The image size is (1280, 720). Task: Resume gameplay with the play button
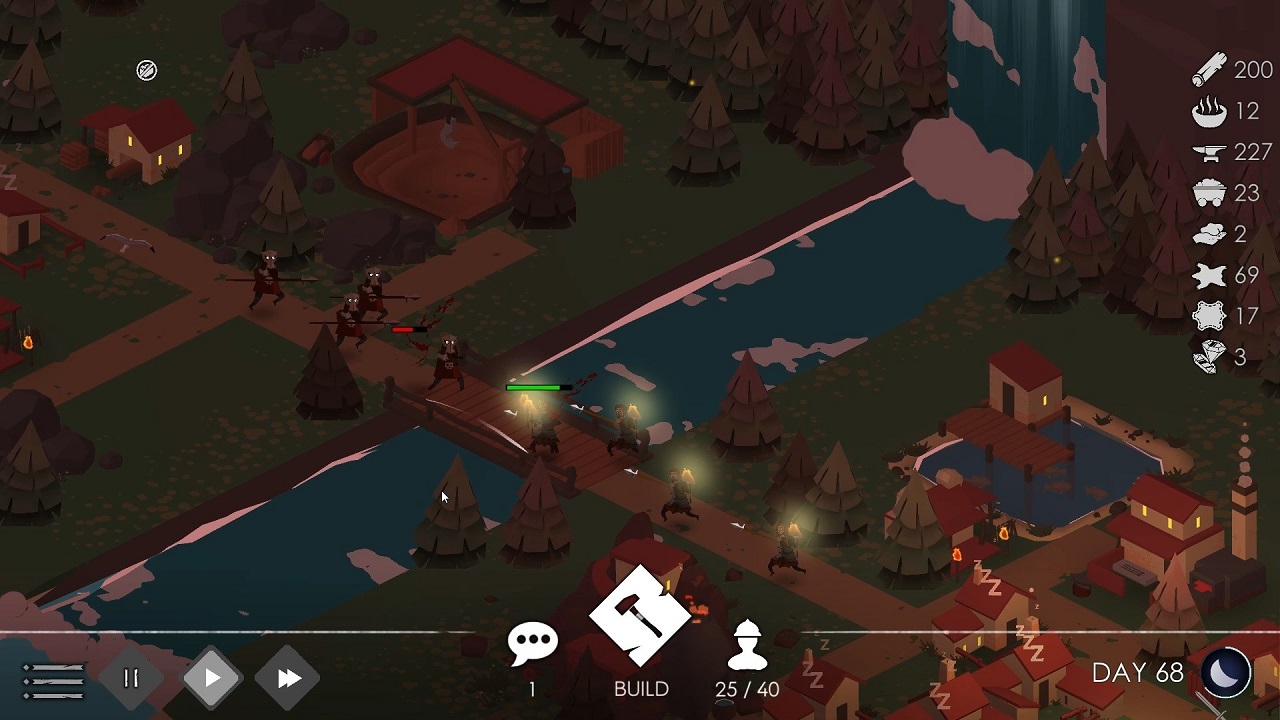point(210,677)
